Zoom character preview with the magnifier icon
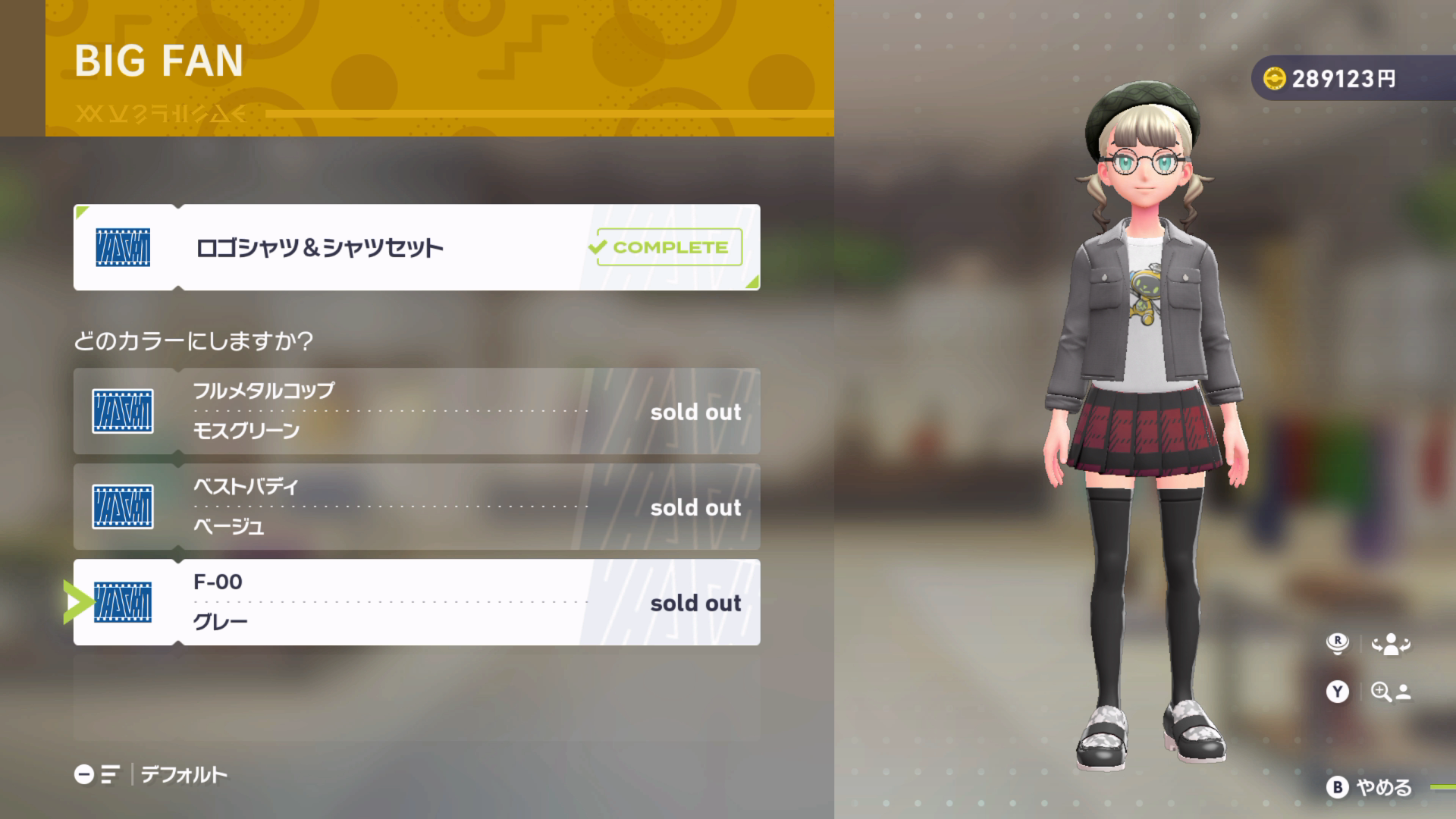The width and height of the screenshot is (1456, 819). tap(1389, 692)
